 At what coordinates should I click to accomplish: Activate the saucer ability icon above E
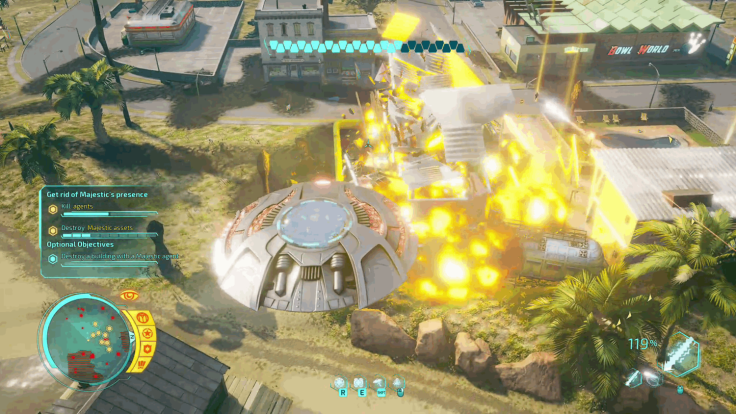coord(360,383)
